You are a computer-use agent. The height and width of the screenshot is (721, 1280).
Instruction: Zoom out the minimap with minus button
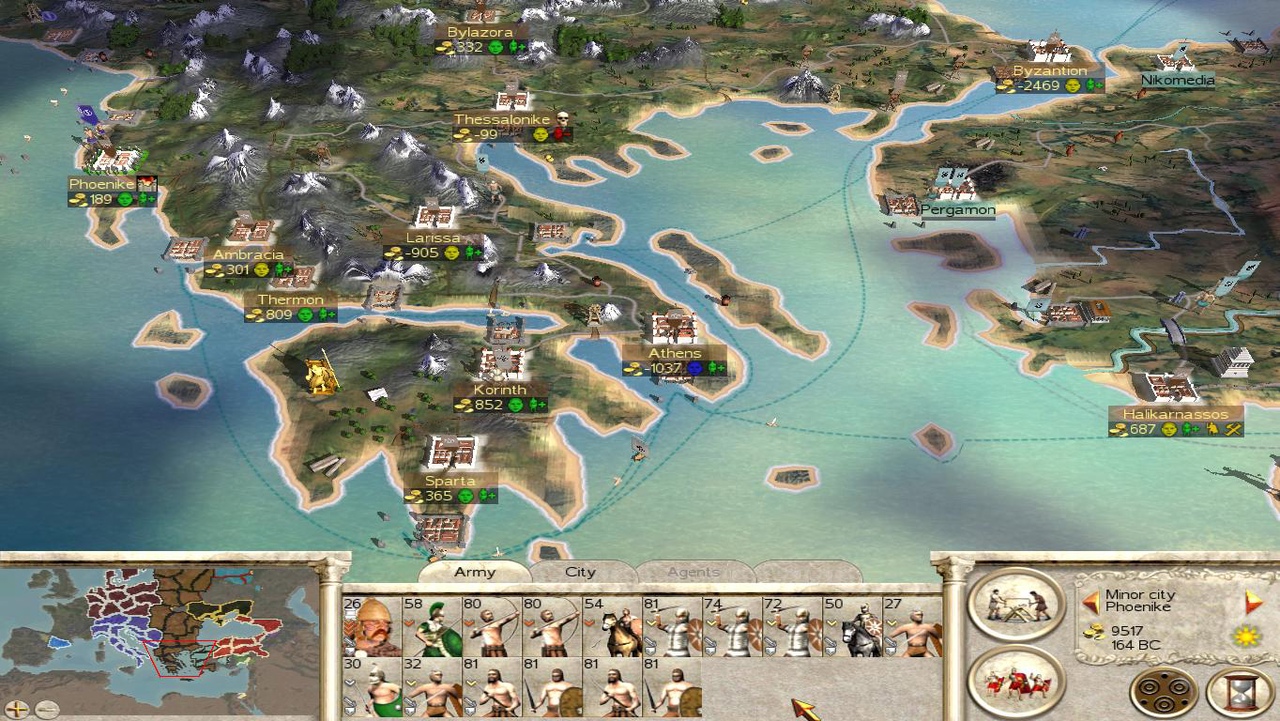click(47, 709)
